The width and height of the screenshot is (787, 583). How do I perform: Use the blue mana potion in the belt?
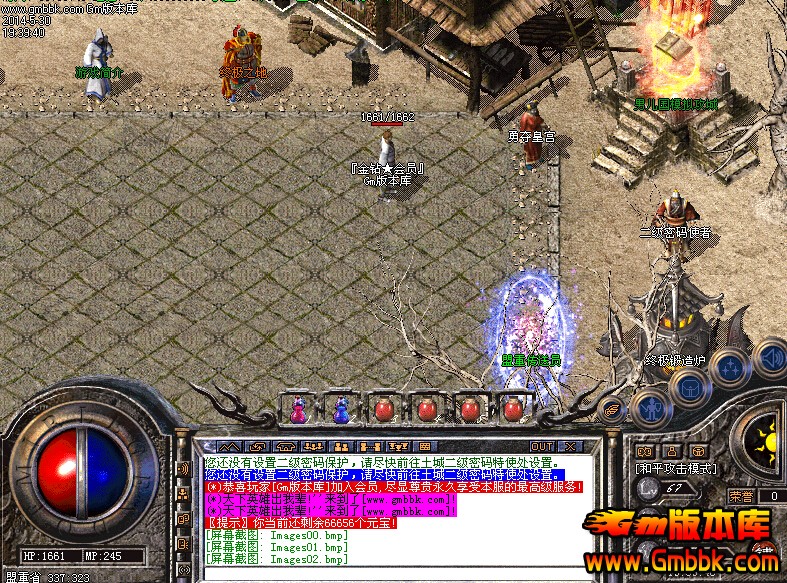coord(341,408)
